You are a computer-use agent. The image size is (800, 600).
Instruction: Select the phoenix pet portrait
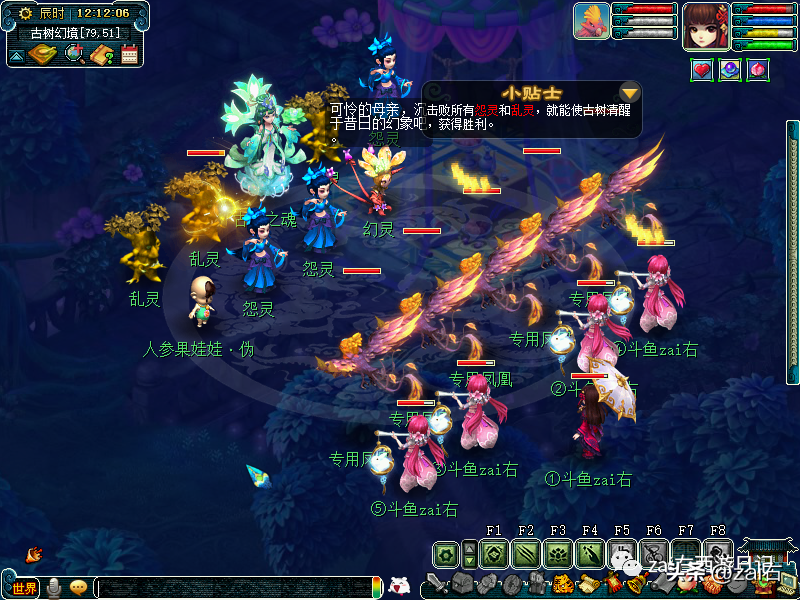[x=591, y=21]
